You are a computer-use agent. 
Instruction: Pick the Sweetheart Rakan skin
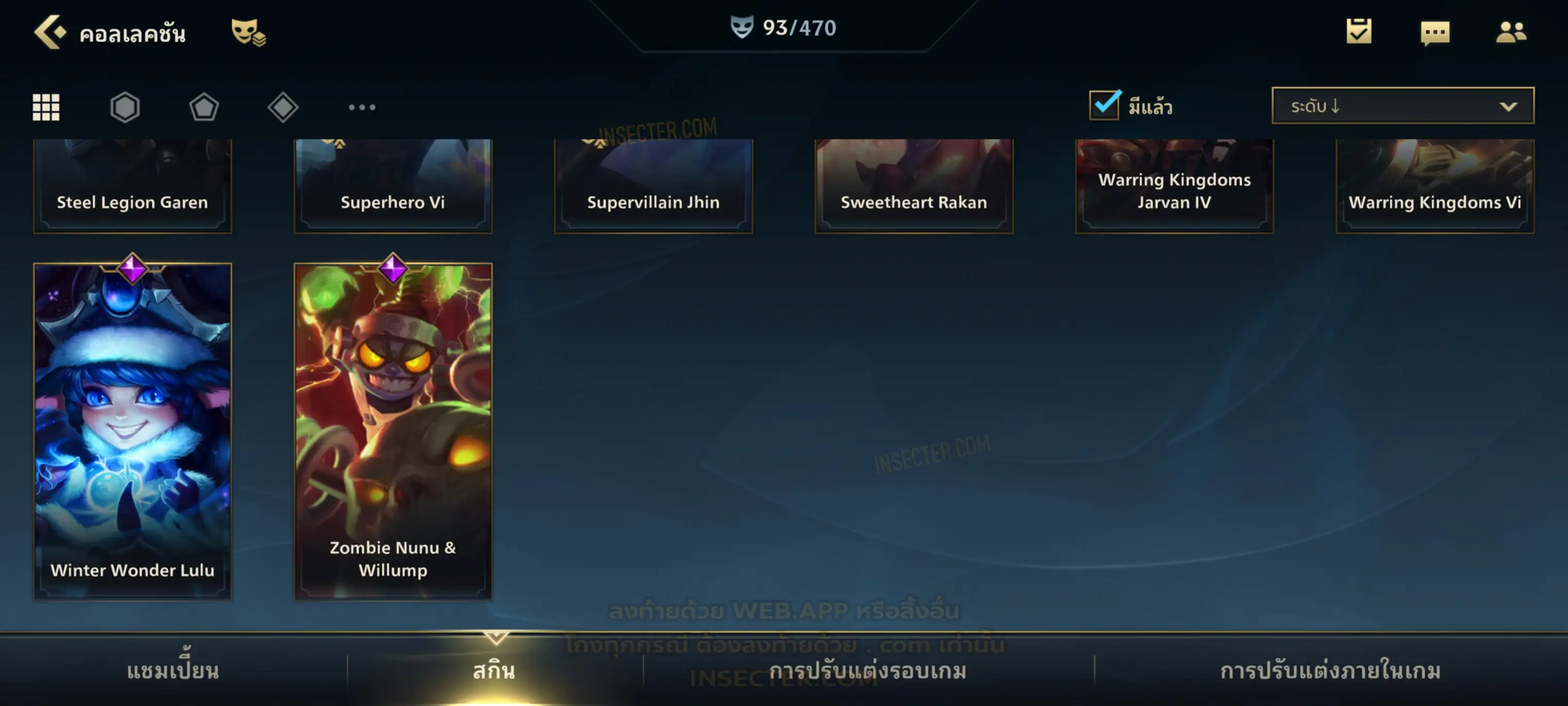tap(914, 185)
